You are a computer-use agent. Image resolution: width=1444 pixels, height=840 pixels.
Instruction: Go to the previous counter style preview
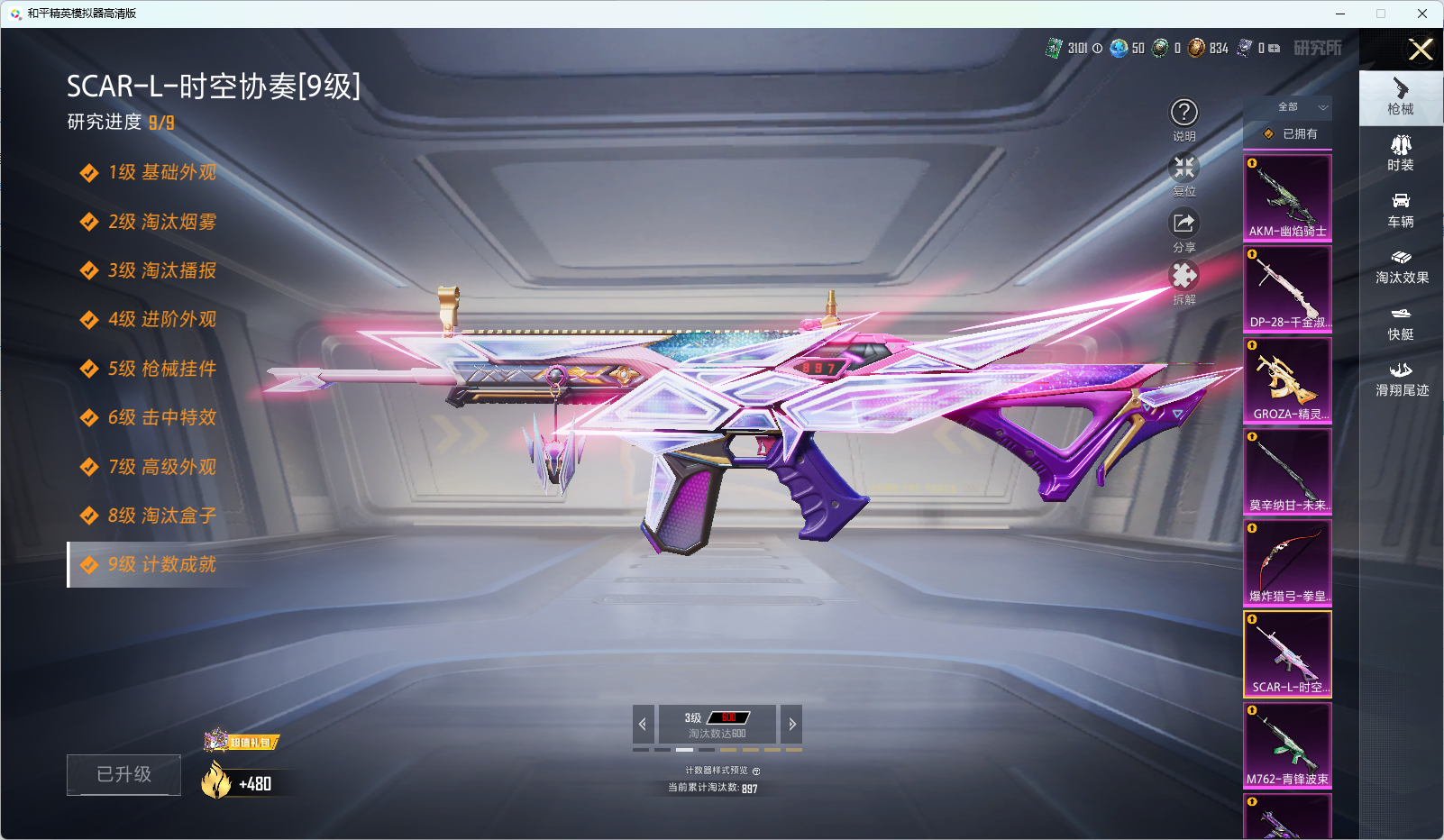(643, 724)
